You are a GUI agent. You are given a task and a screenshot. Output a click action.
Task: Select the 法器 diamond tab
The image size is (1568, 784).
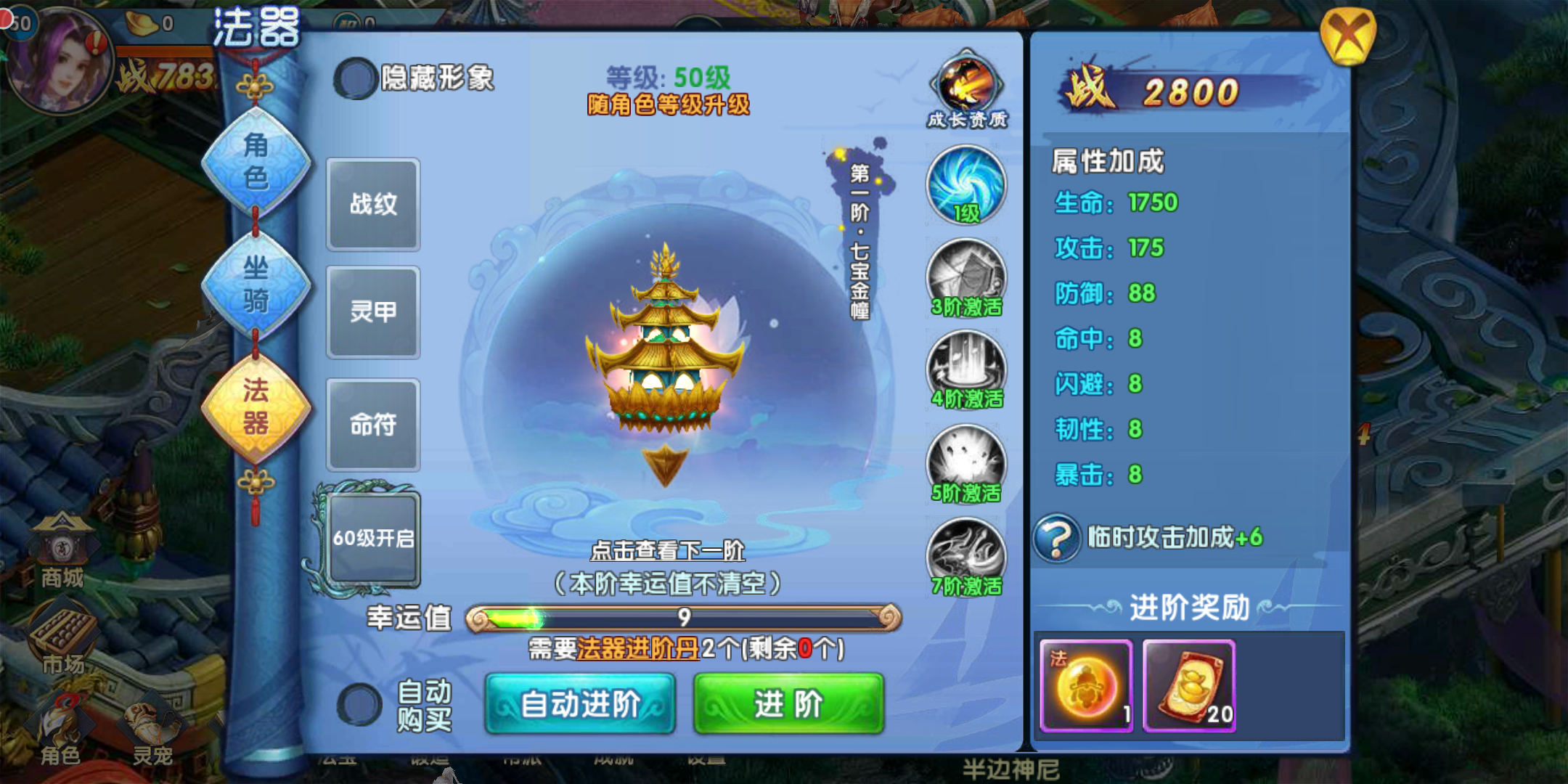pyautogui.click(x=256, y=407)
